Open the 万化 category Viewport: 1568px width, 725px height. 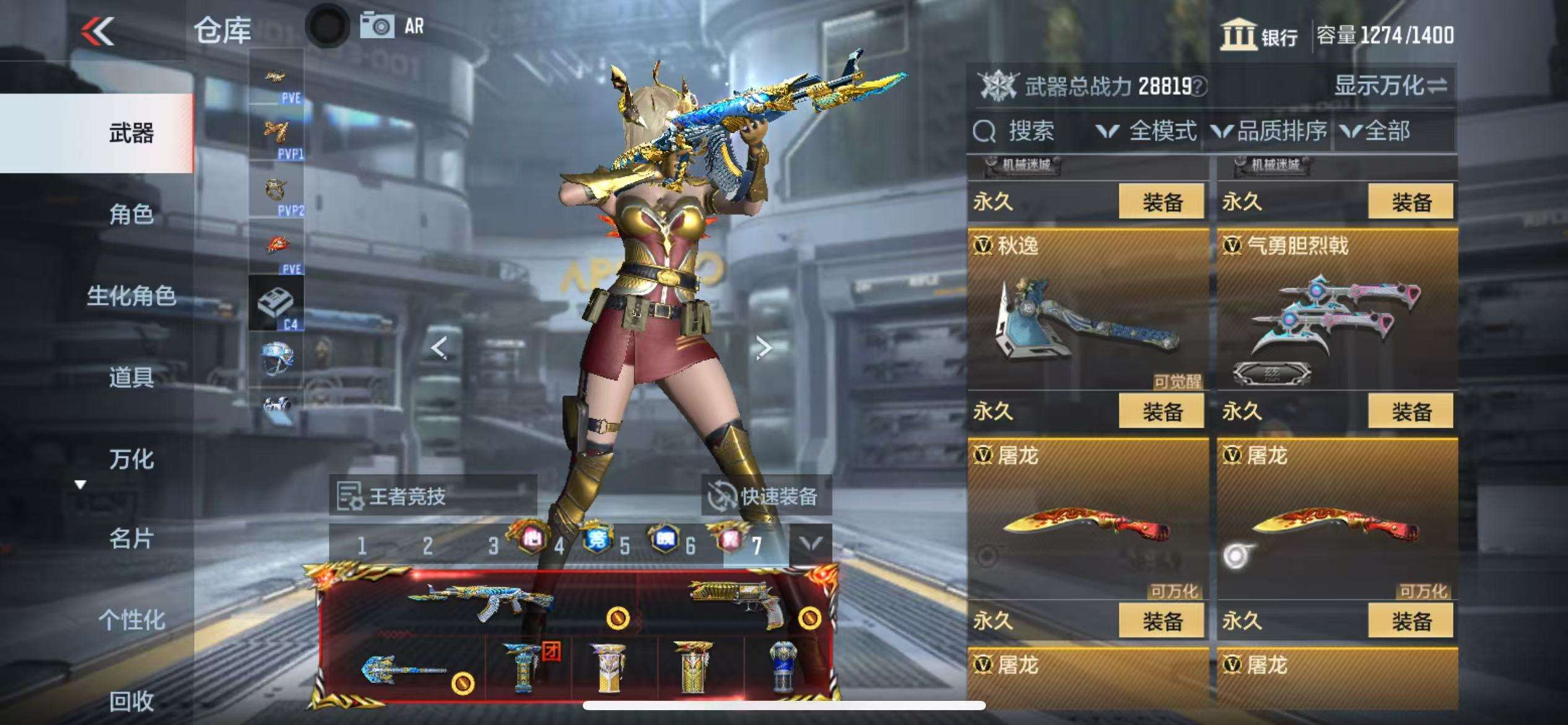[131, 459]
